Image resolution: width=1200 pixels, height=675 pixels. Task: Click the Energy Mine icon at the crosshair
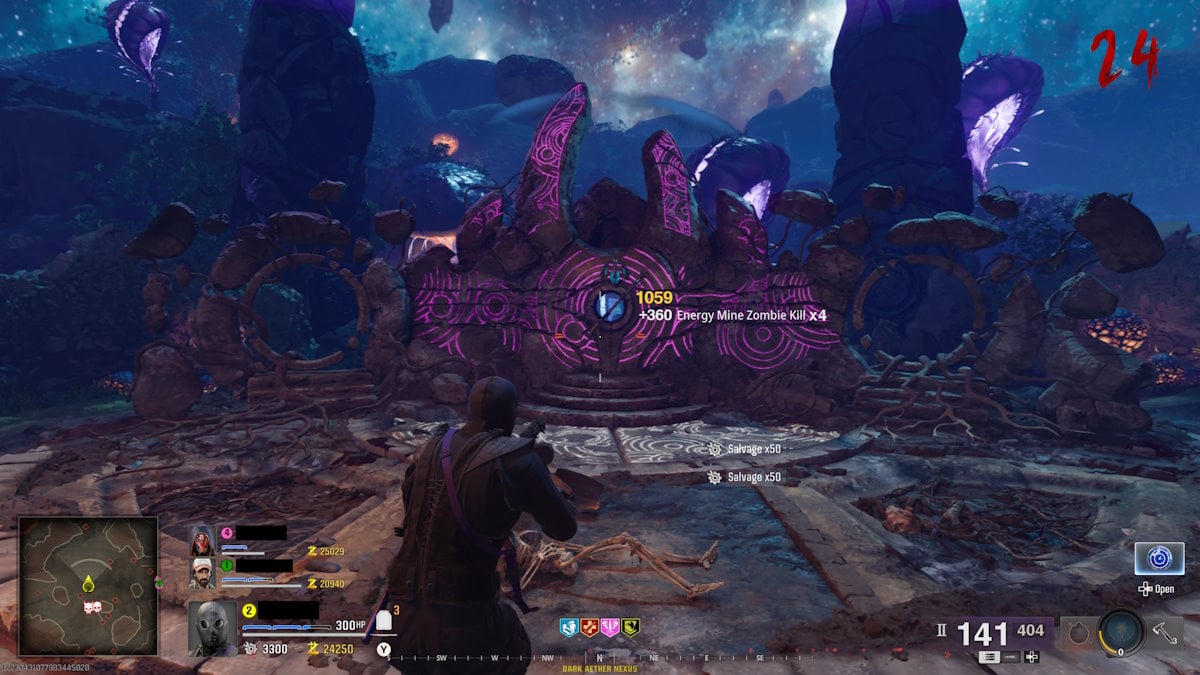tap(609, 307)
